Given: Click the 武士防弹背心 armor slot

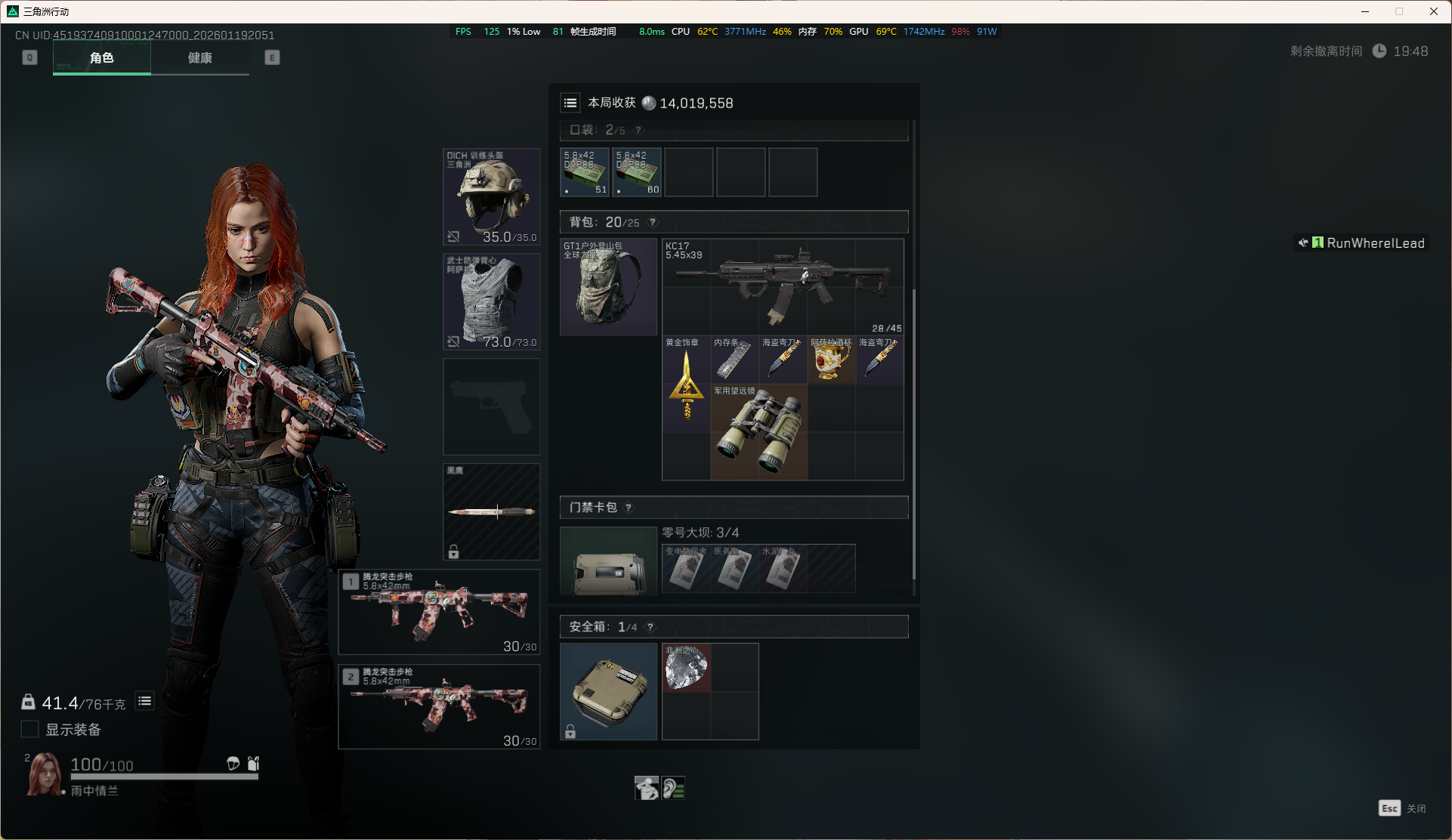Looking at the screenshot, I should pos(491,301).
